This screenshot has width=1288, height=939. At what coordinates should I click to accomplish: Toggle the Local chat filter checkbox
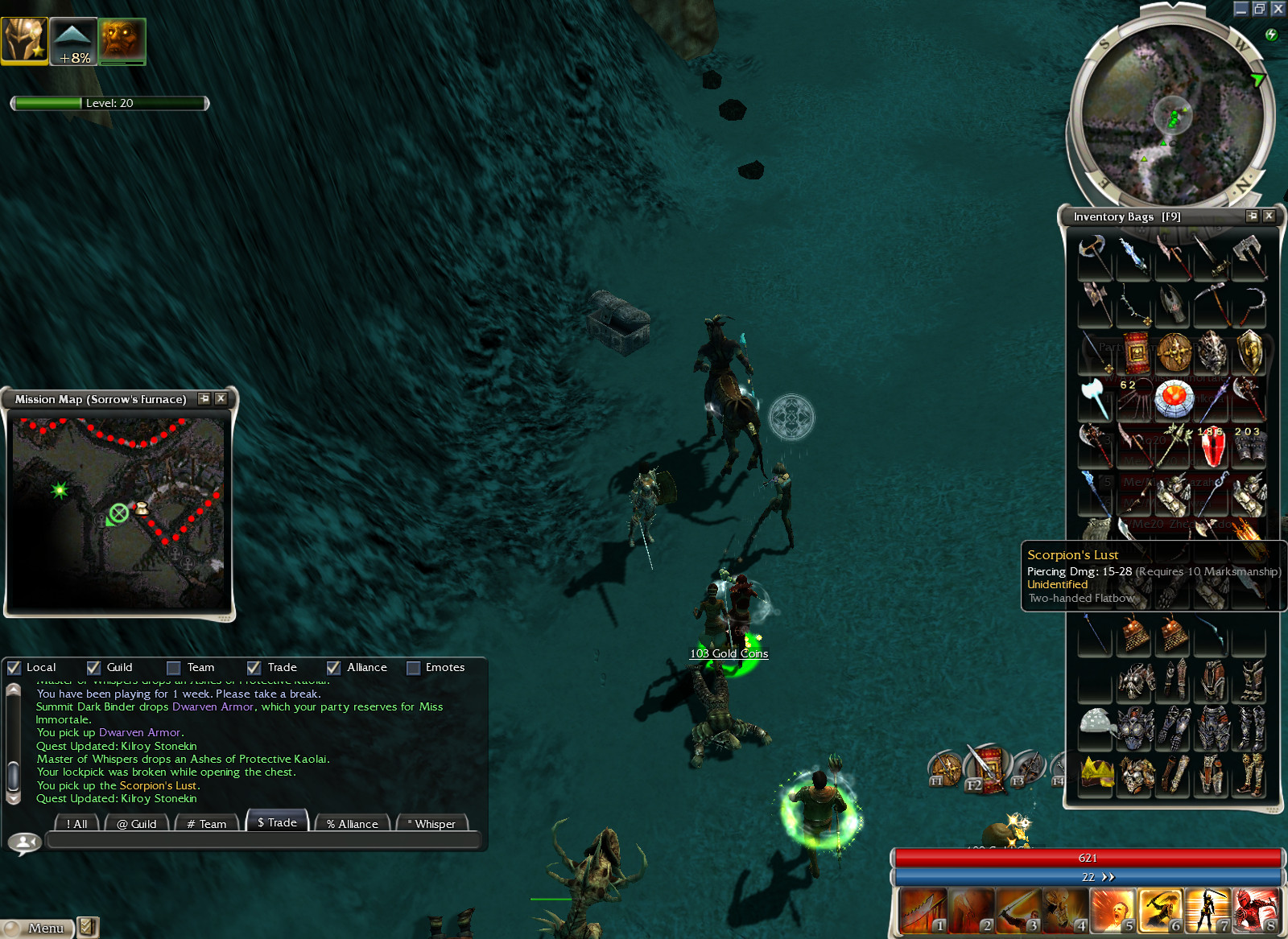14,667
